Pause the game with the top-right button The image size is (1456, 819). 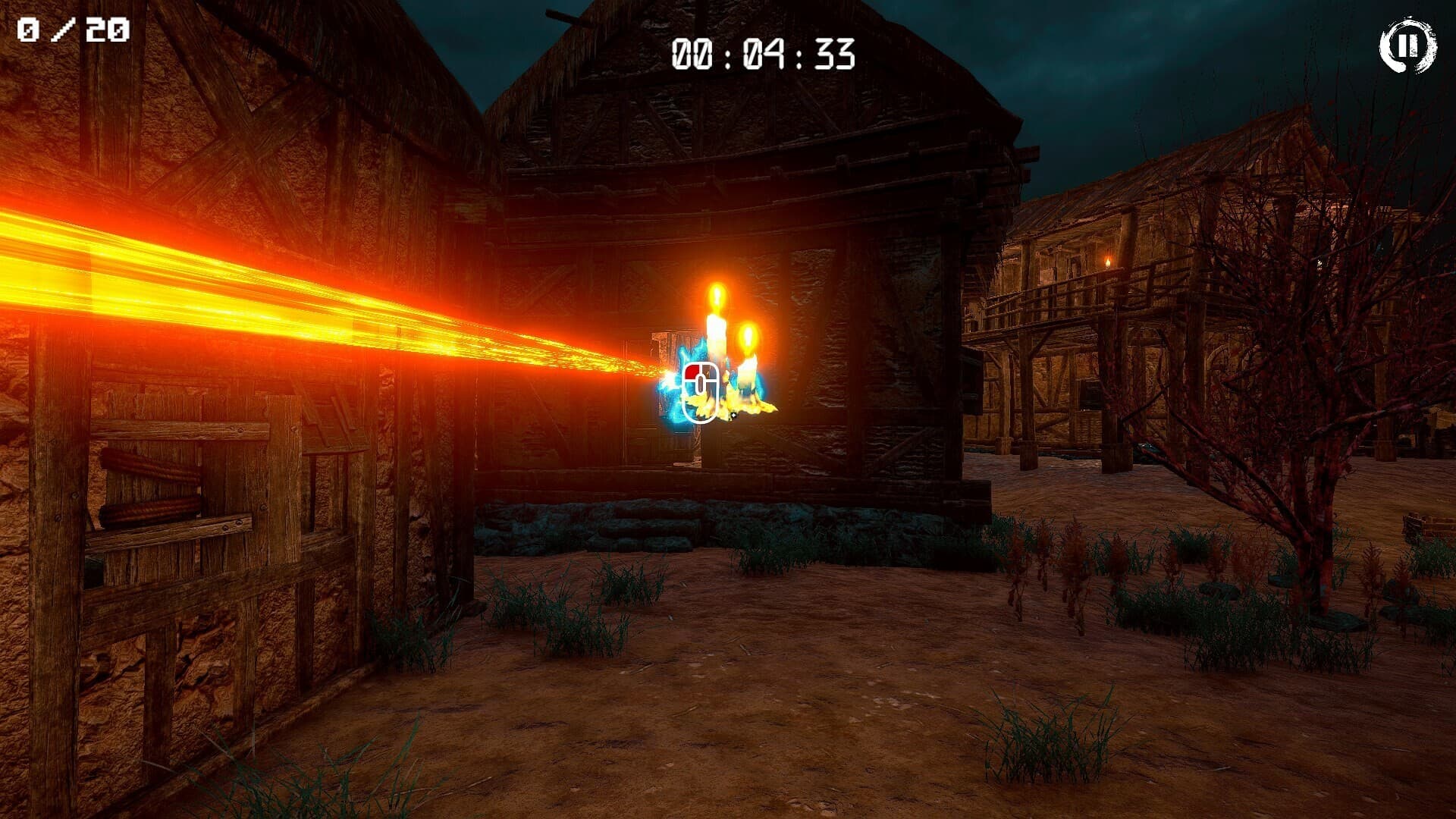(1407, 46)
